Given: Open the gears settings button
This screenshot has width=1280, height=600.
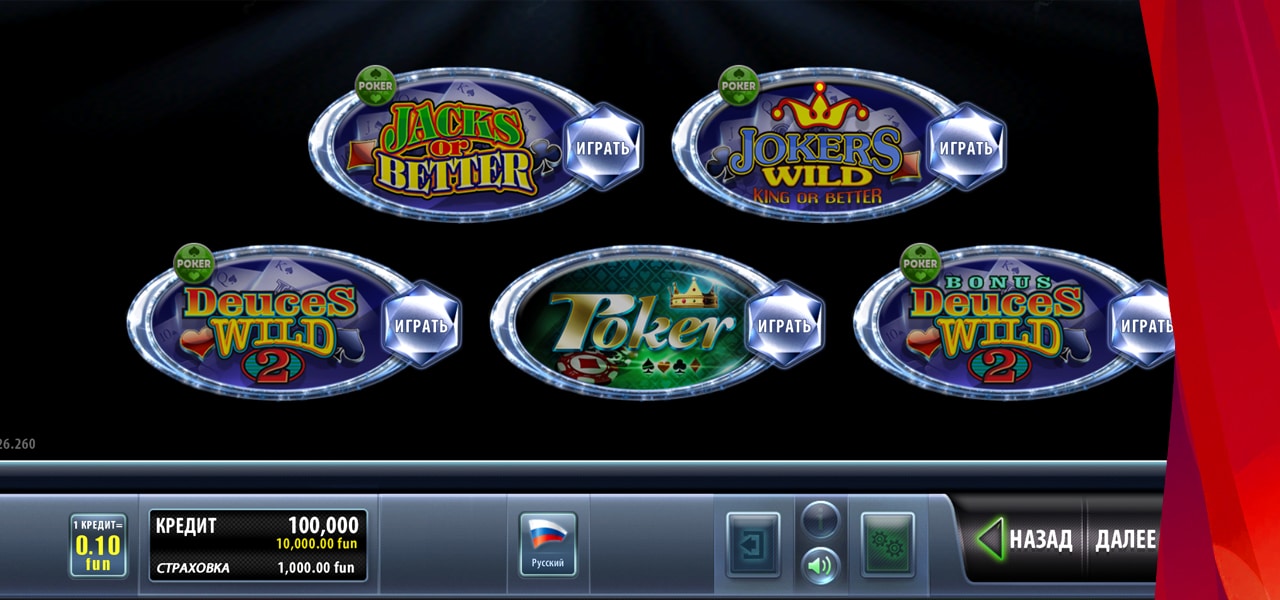Looking at the screenshot, I should (x=887, y=545).
